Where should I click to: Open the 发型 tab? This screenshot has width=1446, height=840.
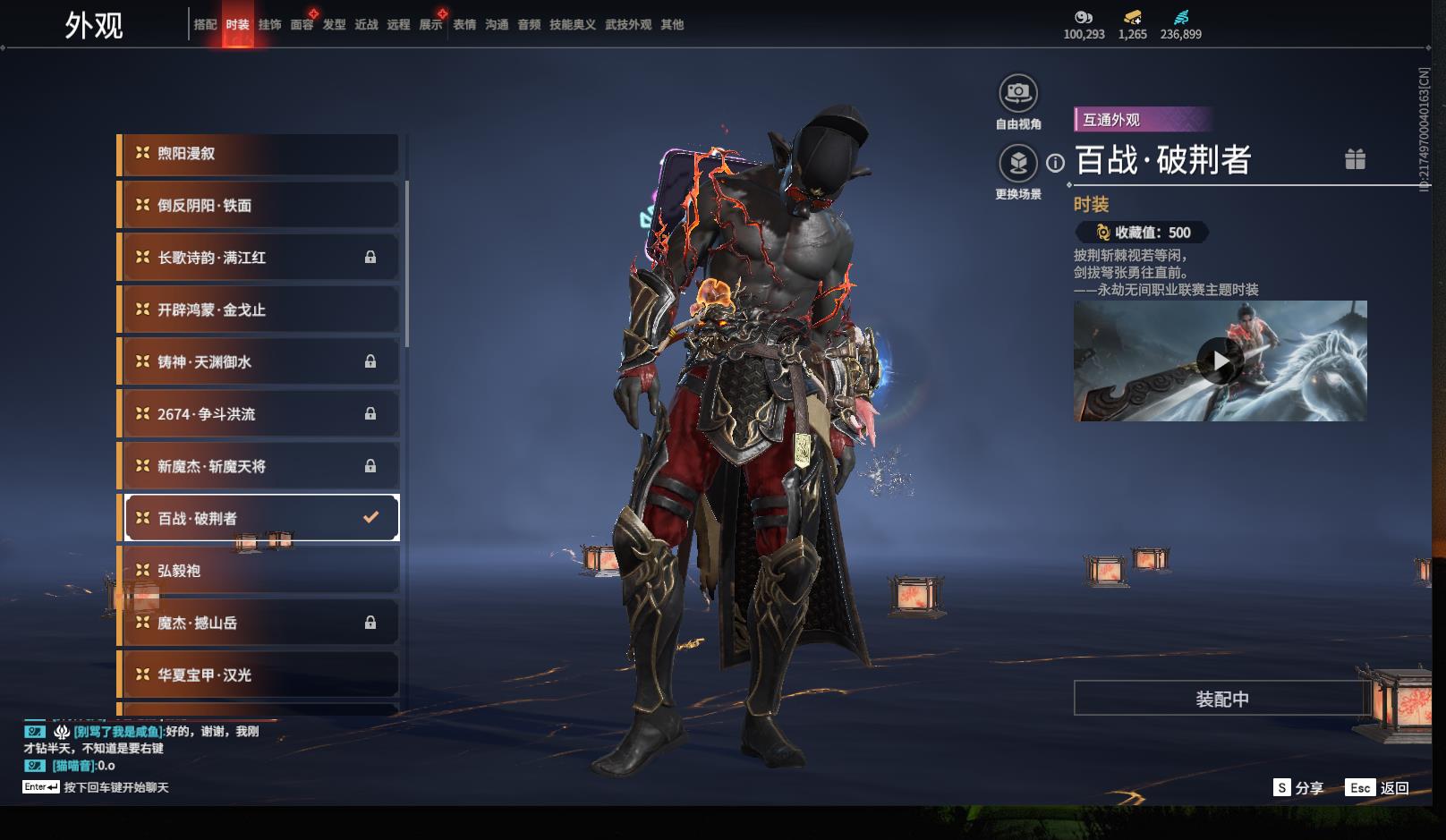coord(334,25)
